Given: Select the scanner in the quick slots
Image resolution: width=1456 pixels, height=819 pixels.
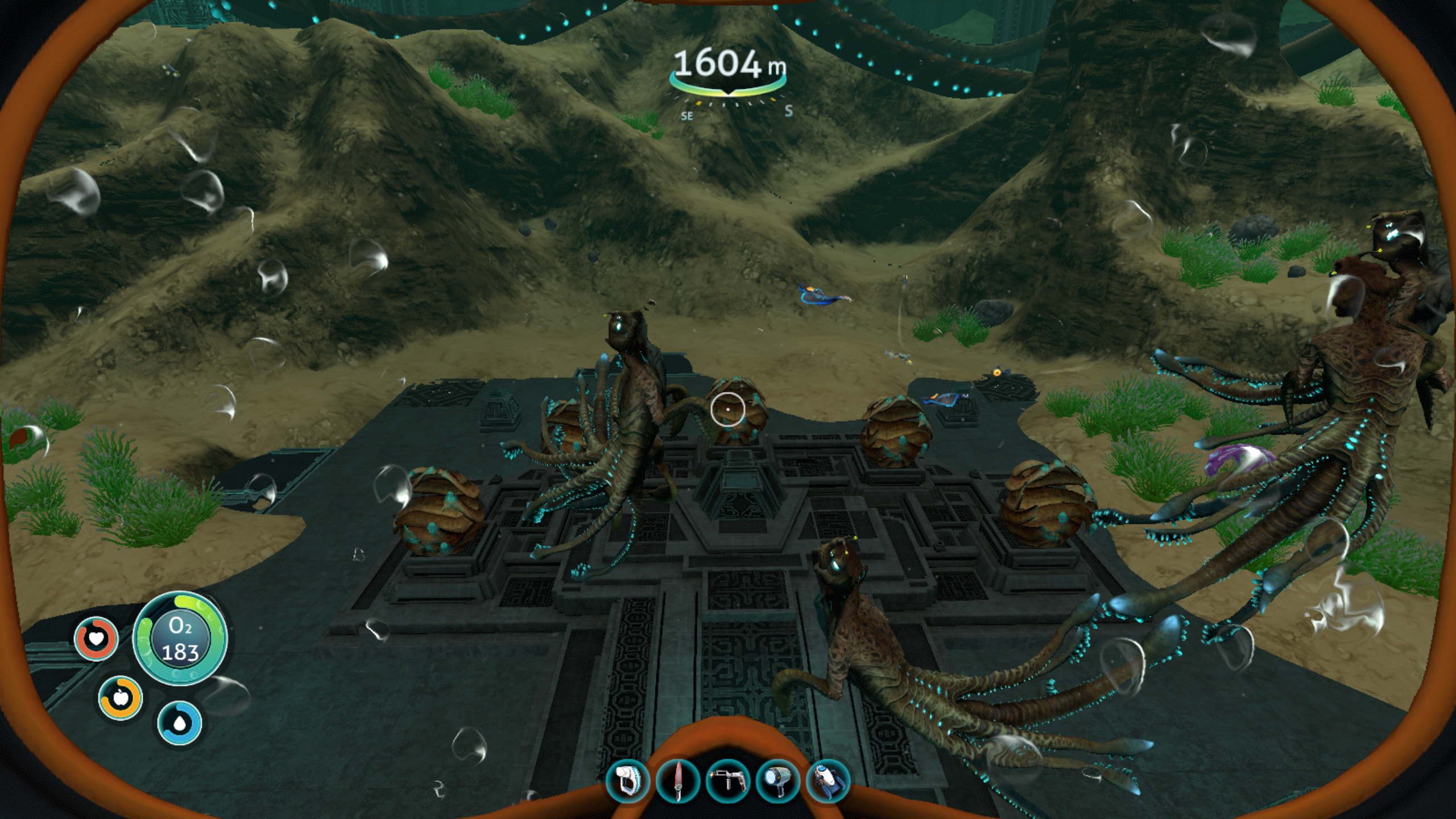Looking at the screenshot, I should point(627,780).
